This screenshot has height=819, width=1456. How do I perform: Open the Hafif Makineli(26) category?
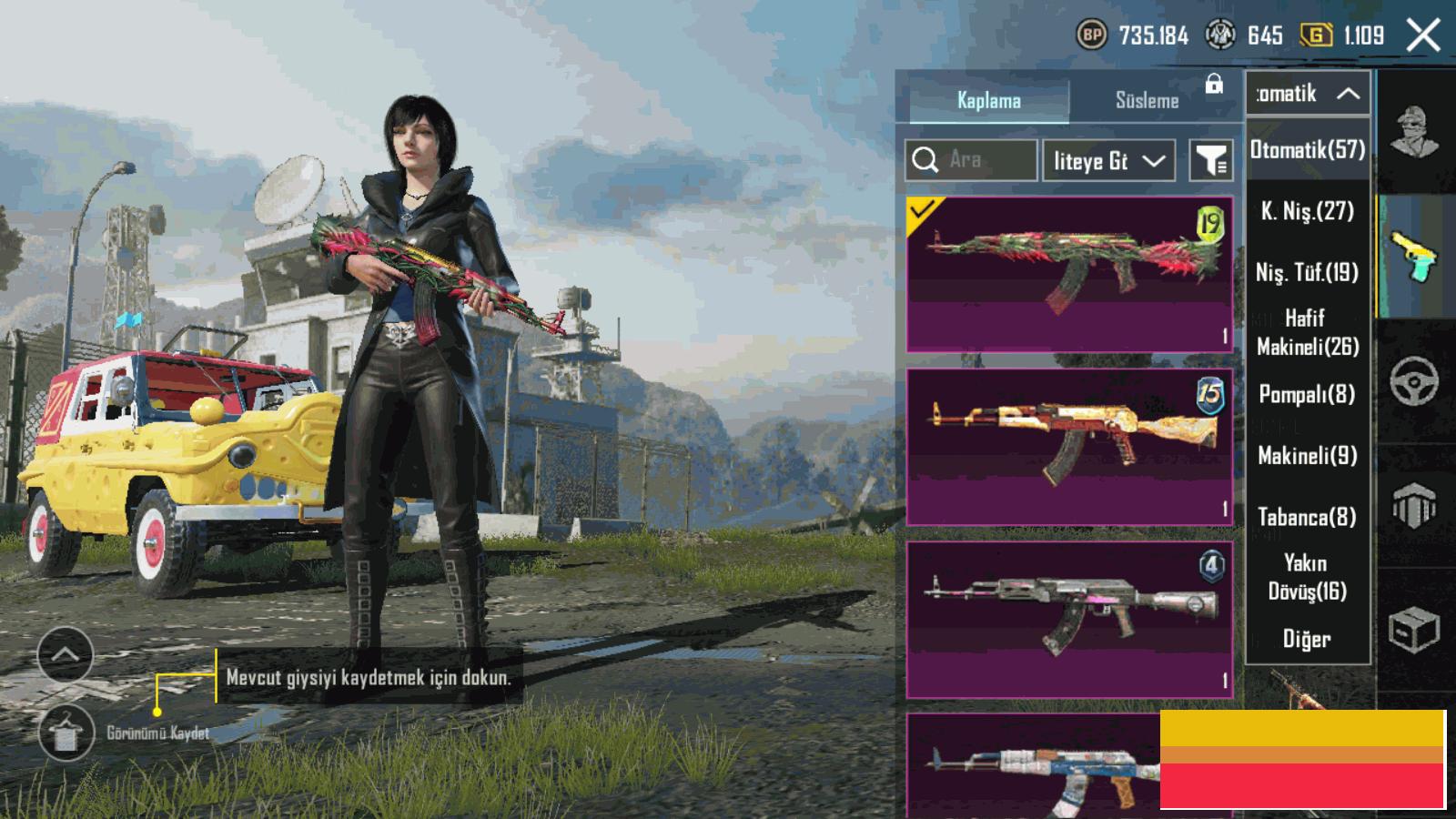click(1308, 332)
